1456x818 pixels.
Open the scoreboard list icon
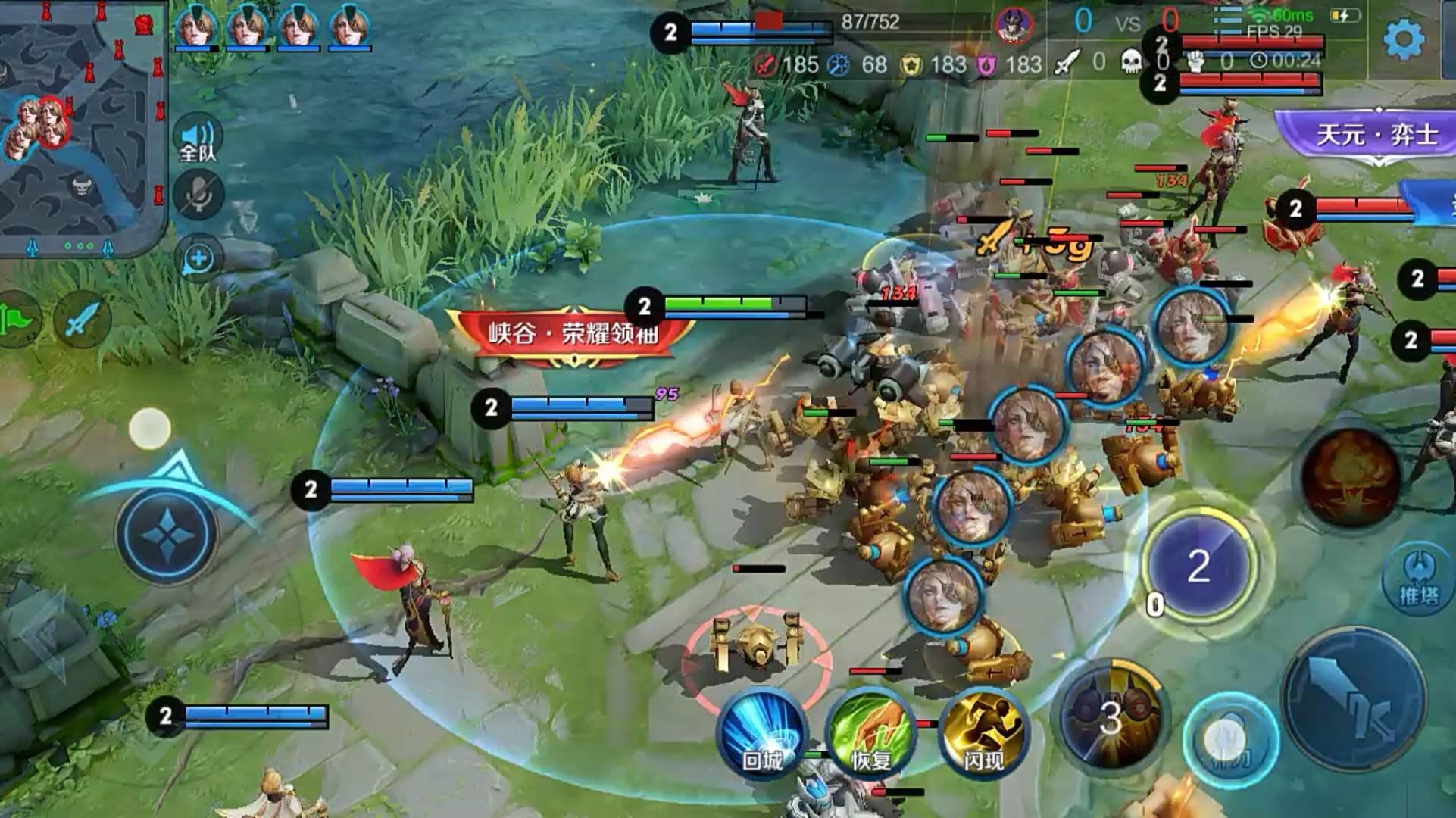1226,21
